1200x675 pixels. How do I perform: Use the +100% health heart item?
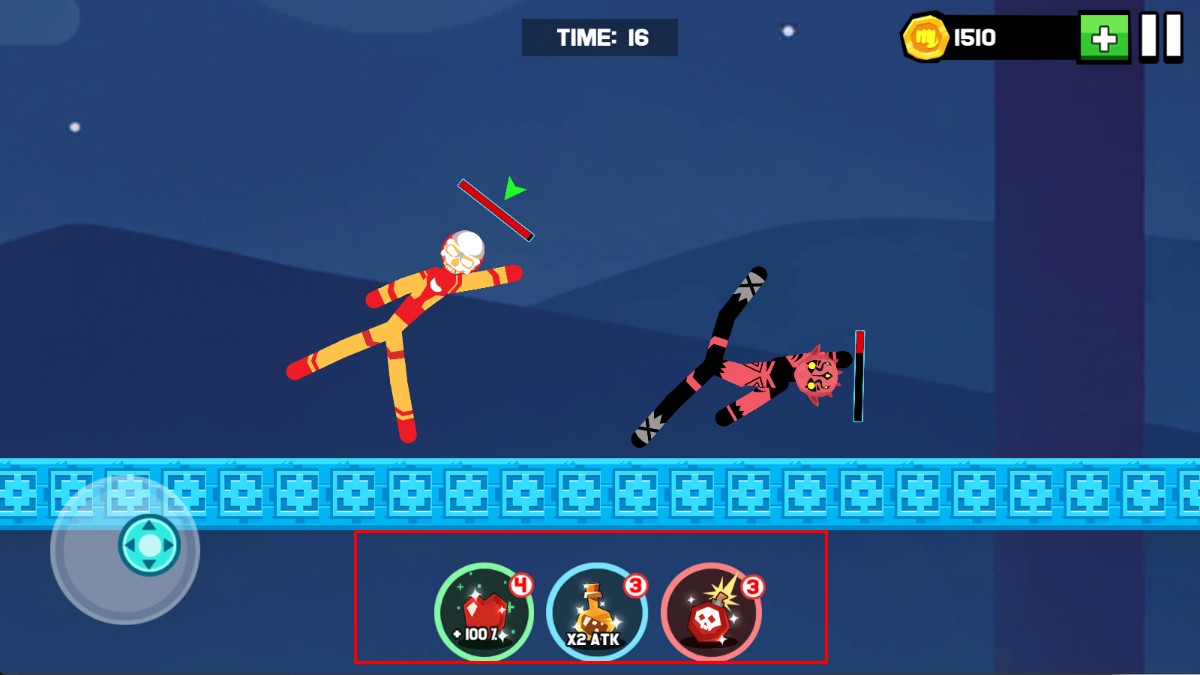(483, 613)
